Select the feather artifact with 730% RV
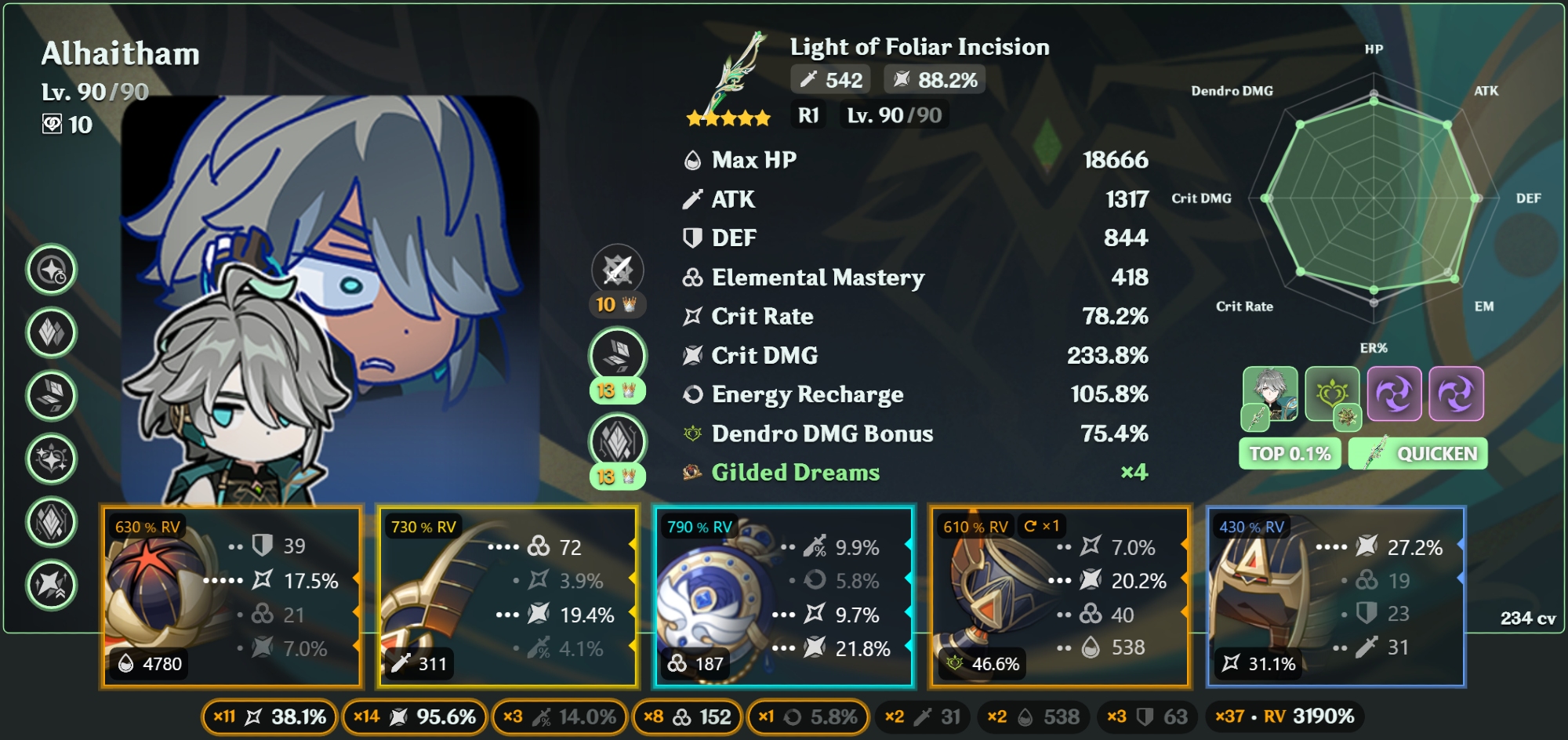 pos(507,597)
